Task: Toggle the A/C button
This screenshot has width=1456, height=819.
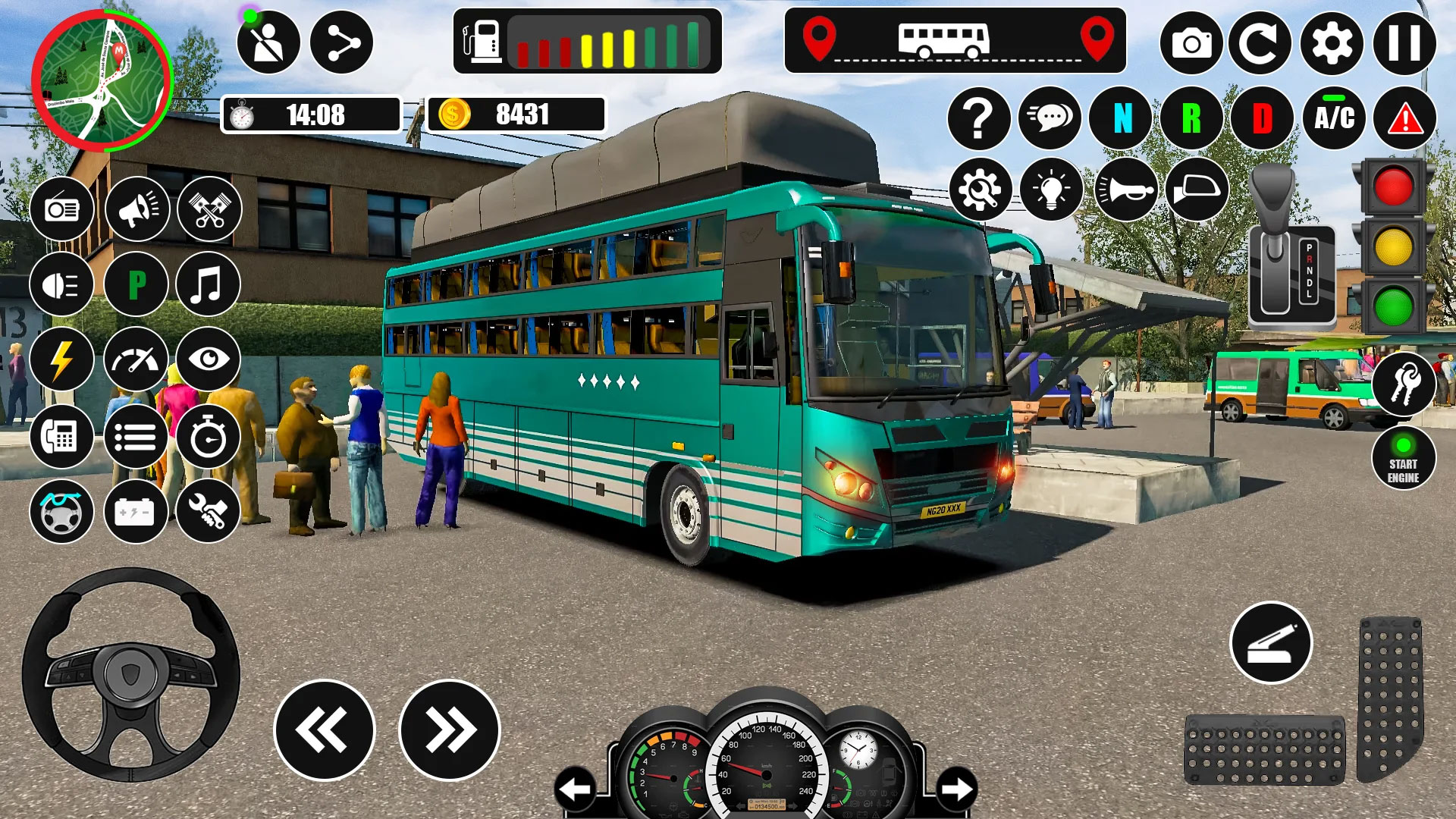Action: coord(1334,118)
